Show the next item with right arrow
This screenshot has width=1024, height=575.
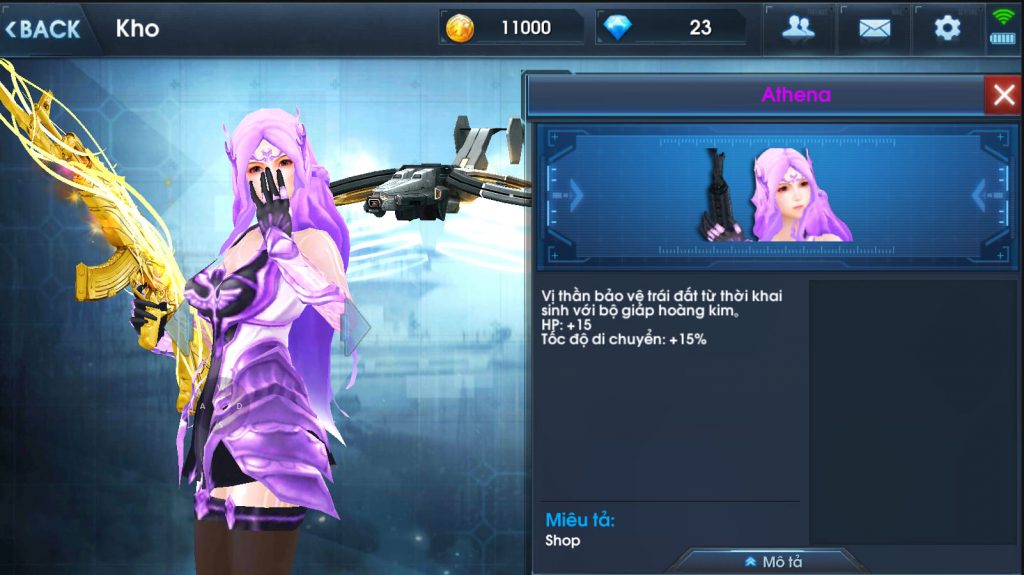coord(980,194)
